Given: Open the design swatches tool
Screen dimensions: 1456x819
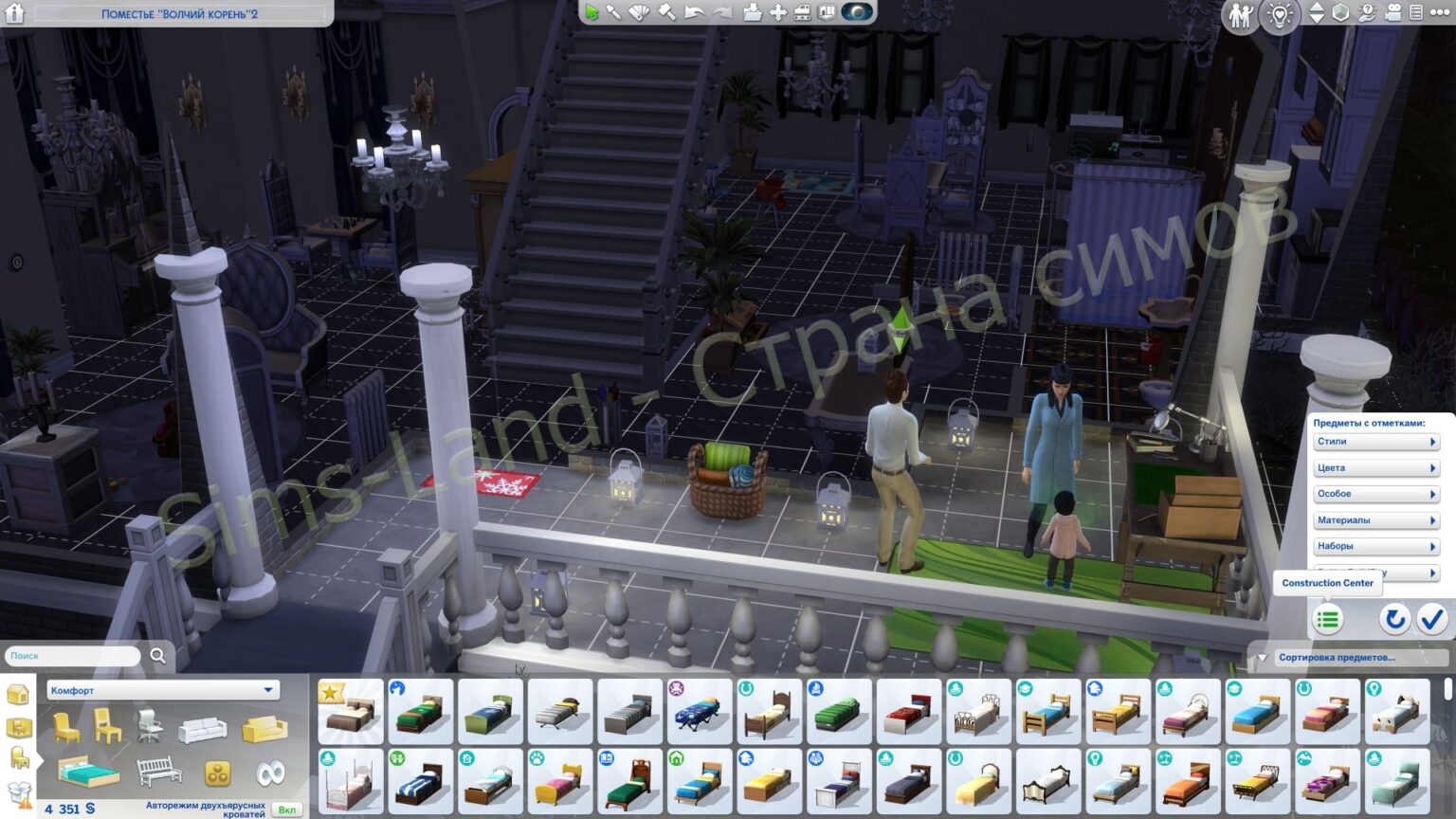Looking at the screenshot, I should [x=640, y=13].
